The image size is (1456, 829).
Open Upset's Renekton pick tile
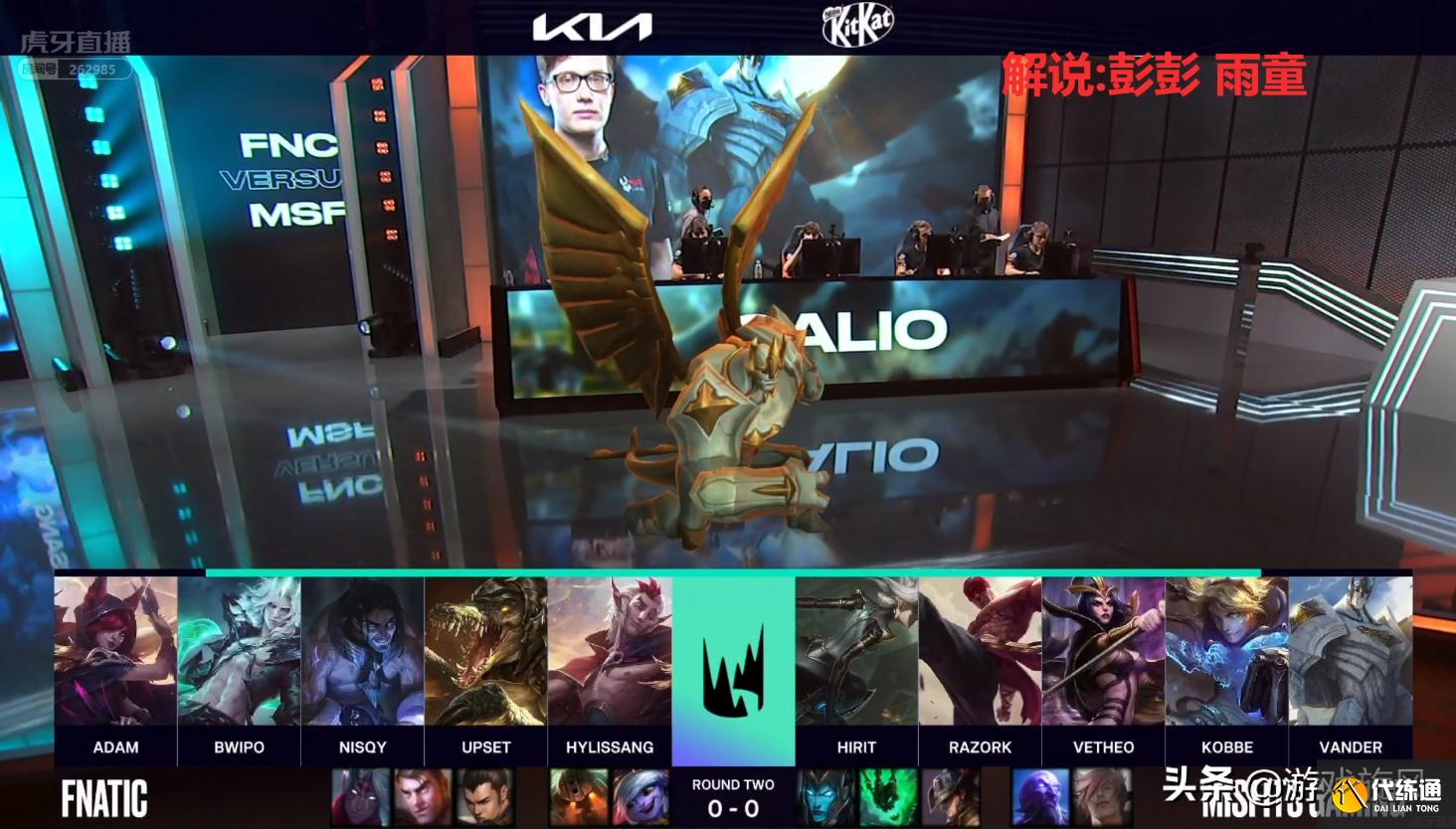tap(485, 651)
